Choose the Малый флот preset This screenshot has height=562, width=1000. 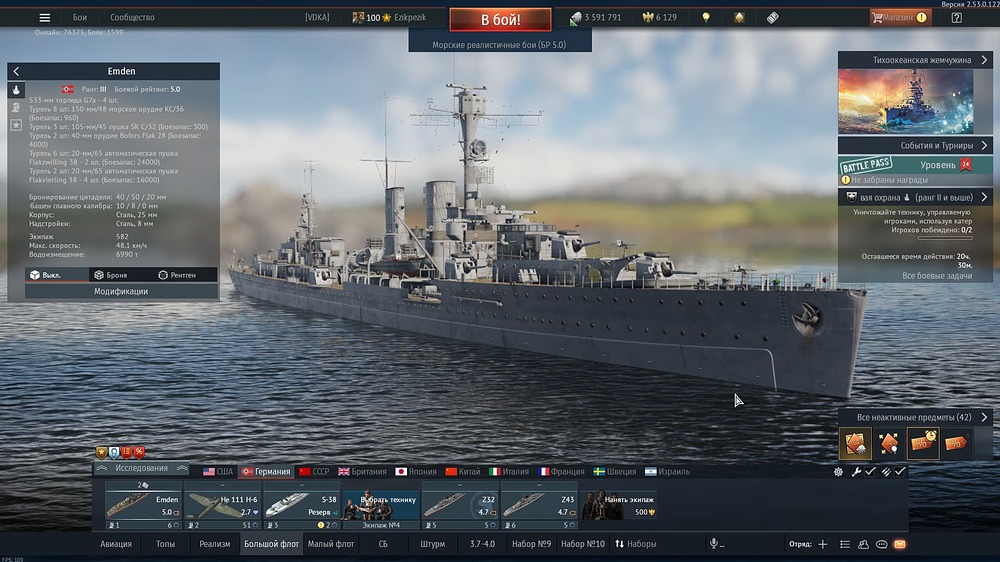(331, 544)
